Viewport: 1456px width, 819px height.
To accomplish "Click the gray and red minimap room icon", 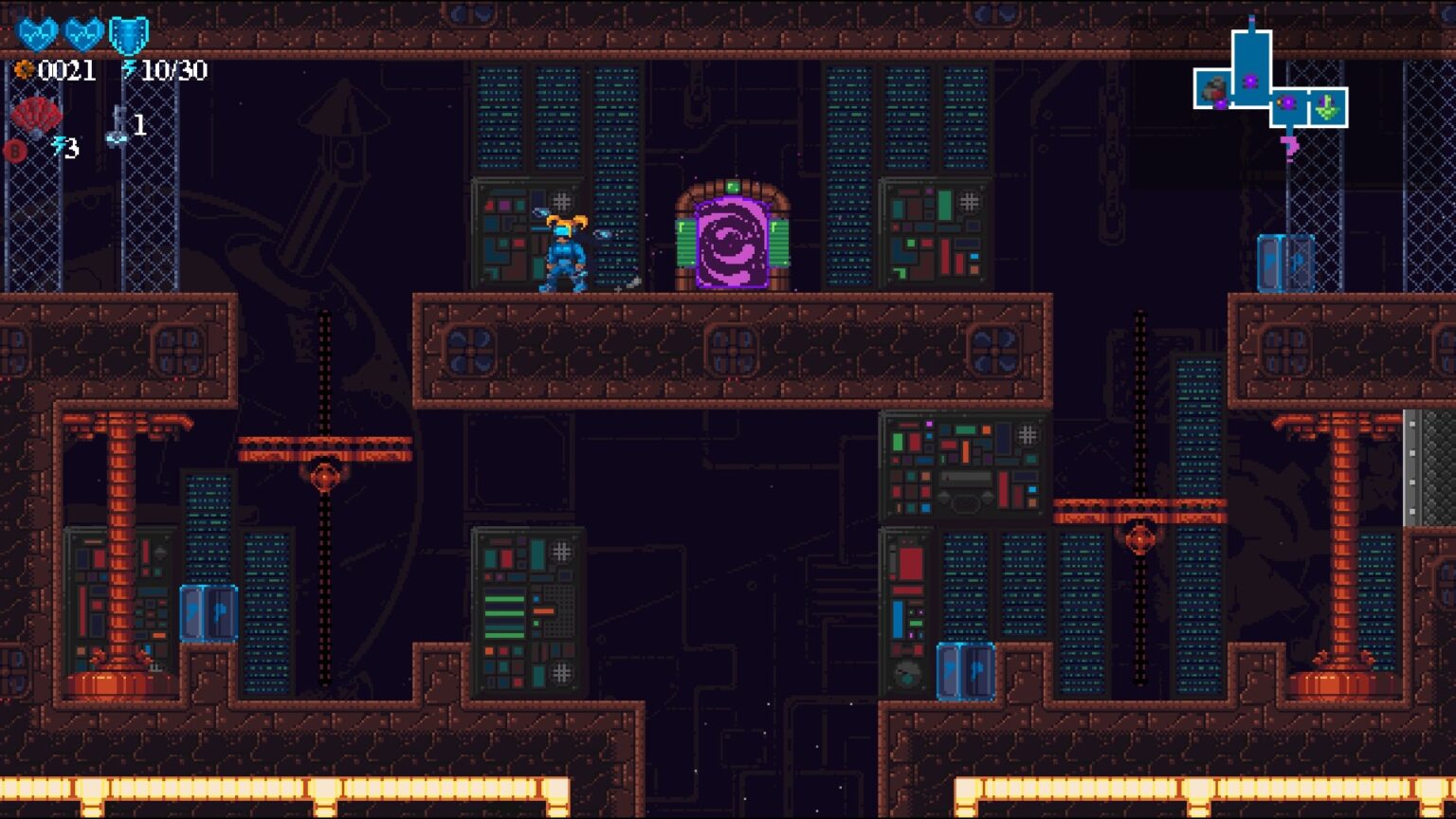I will (1213, 91).
